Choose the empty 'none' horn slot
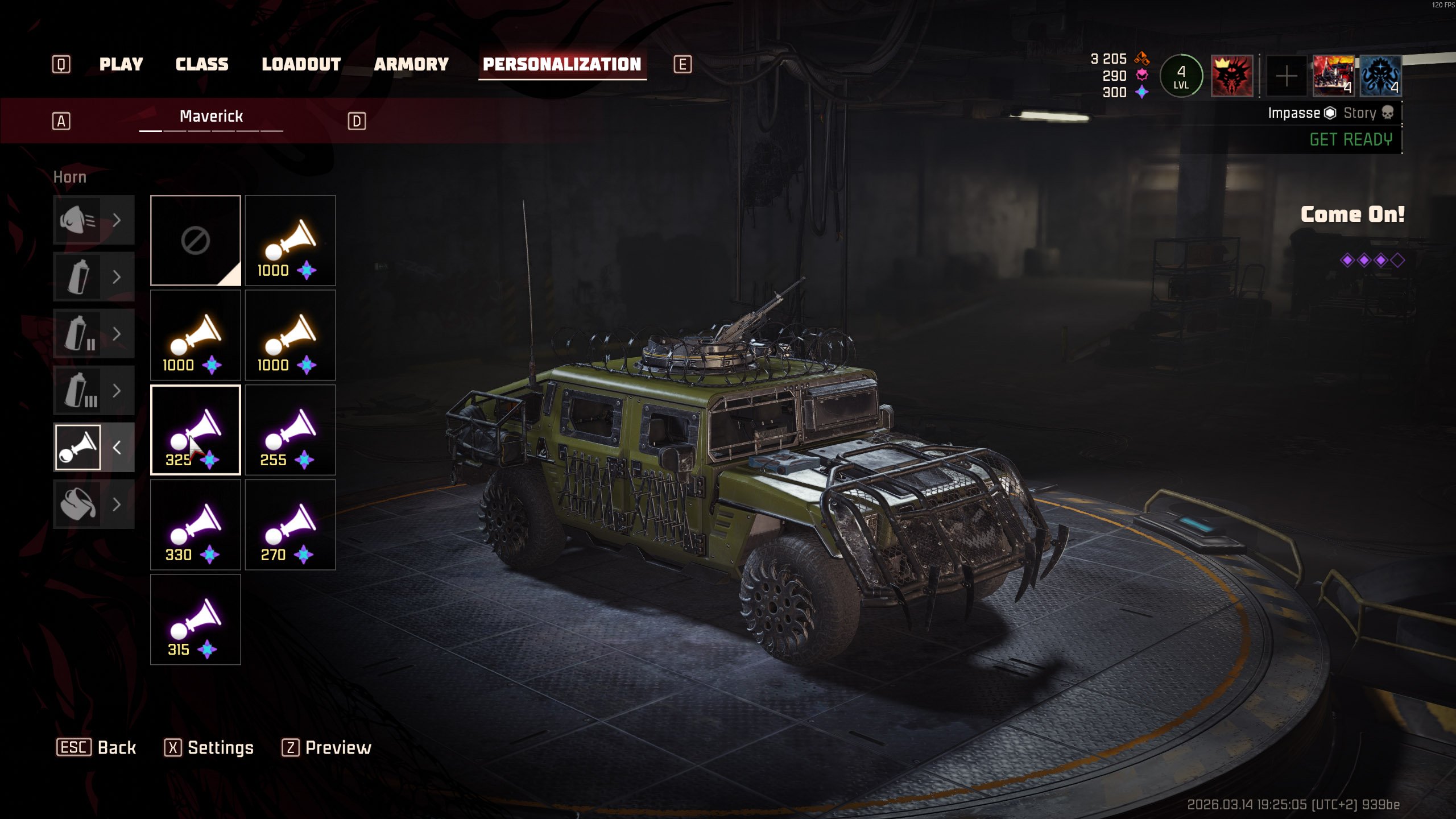Image resolution: width=1456 pixels, height=819 pixels. click(195, 240)
